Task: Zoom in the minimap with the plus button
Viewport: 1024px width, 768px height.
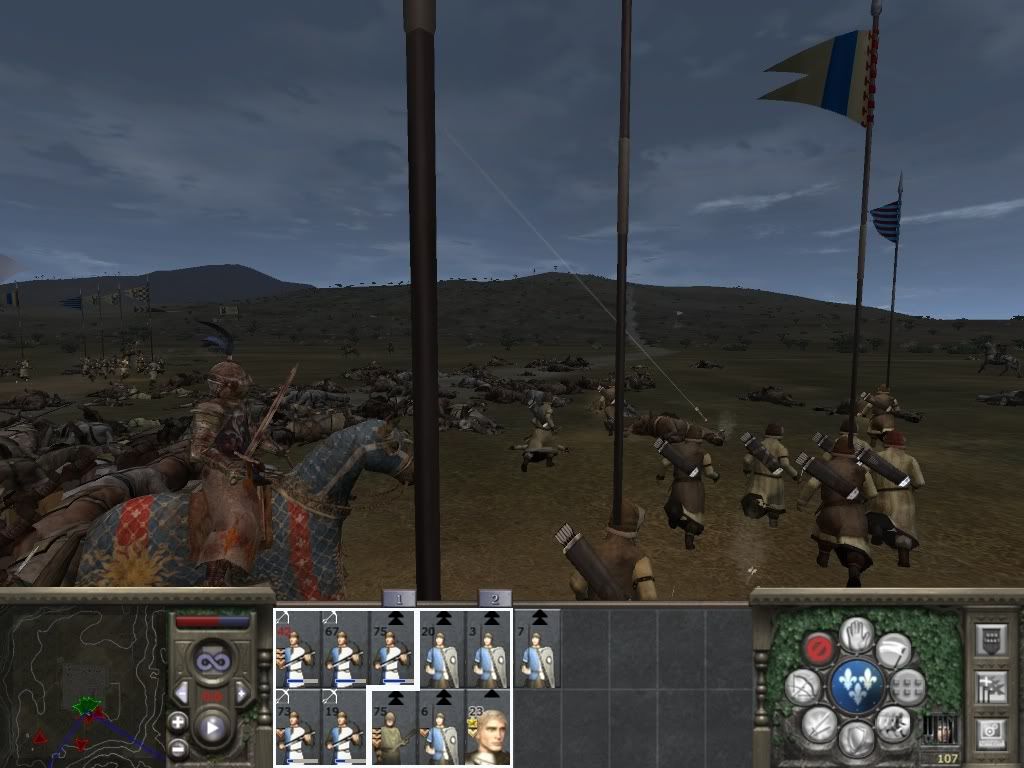Action: [178, 721]
